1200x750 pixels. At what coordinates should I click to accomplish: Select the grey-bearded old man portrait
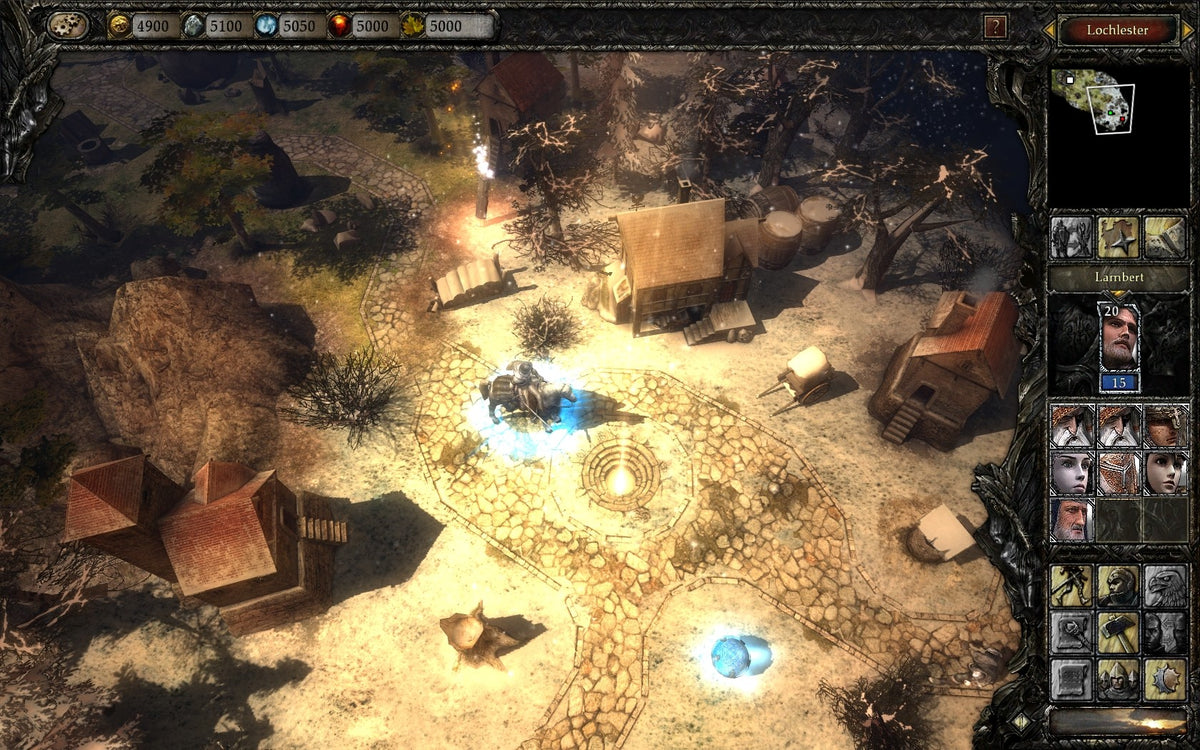pos(1070,519)
